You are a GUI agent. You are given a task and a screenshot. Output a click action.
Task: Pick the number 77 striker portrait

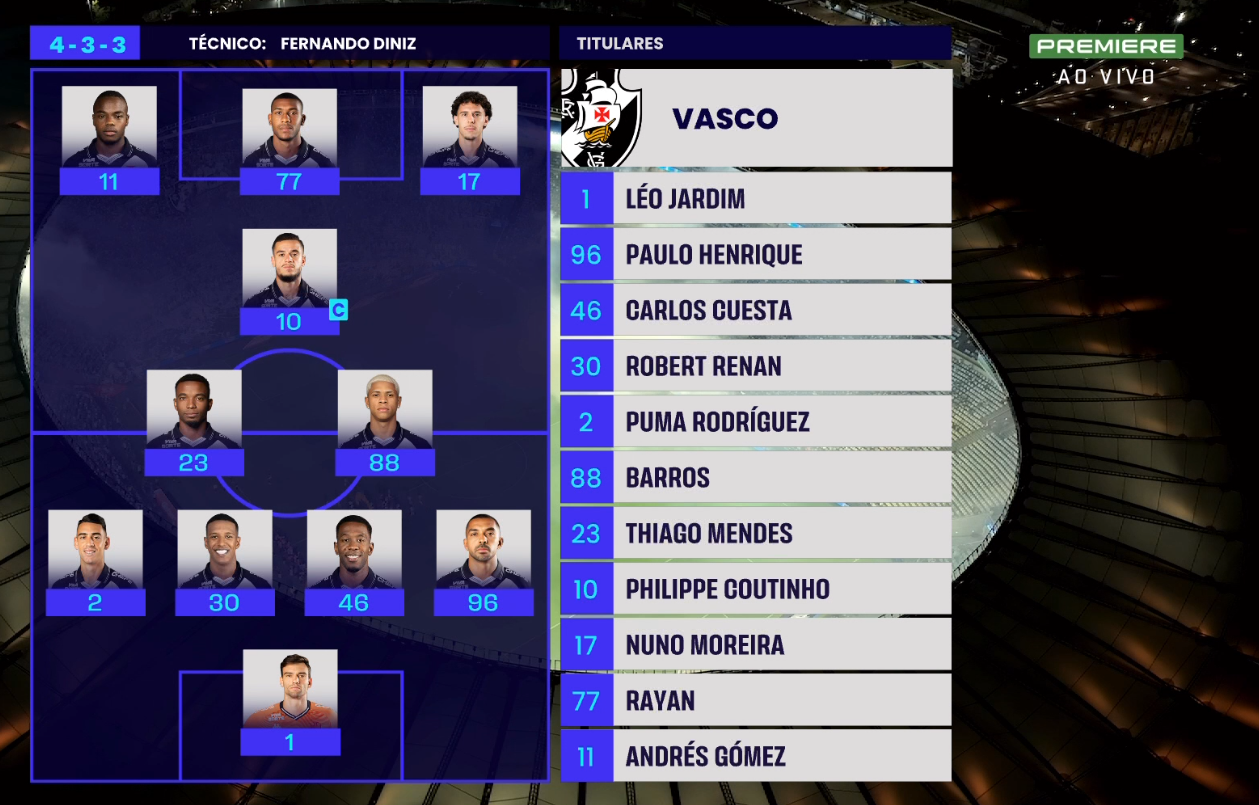coord(290,128)
